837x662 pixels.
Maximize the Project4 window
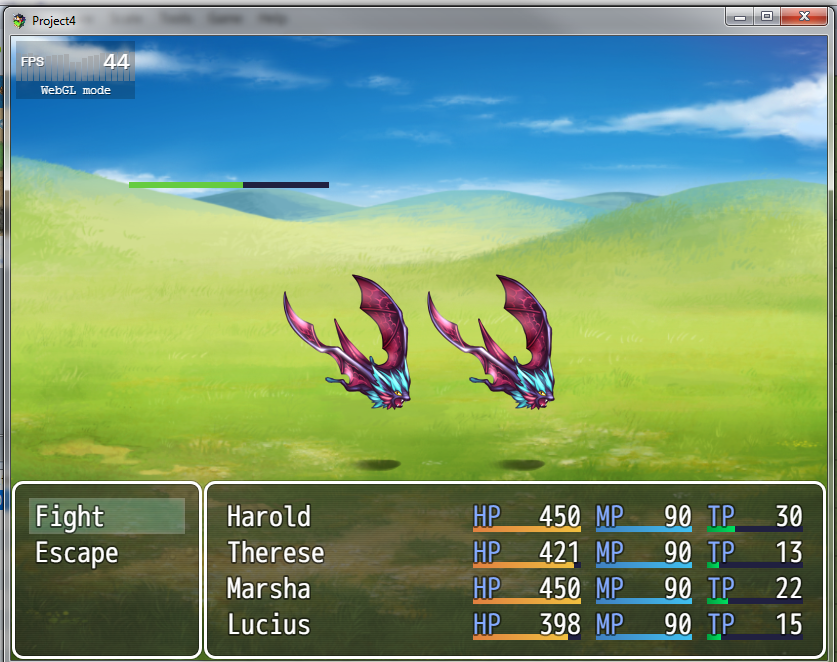(767, 17)
